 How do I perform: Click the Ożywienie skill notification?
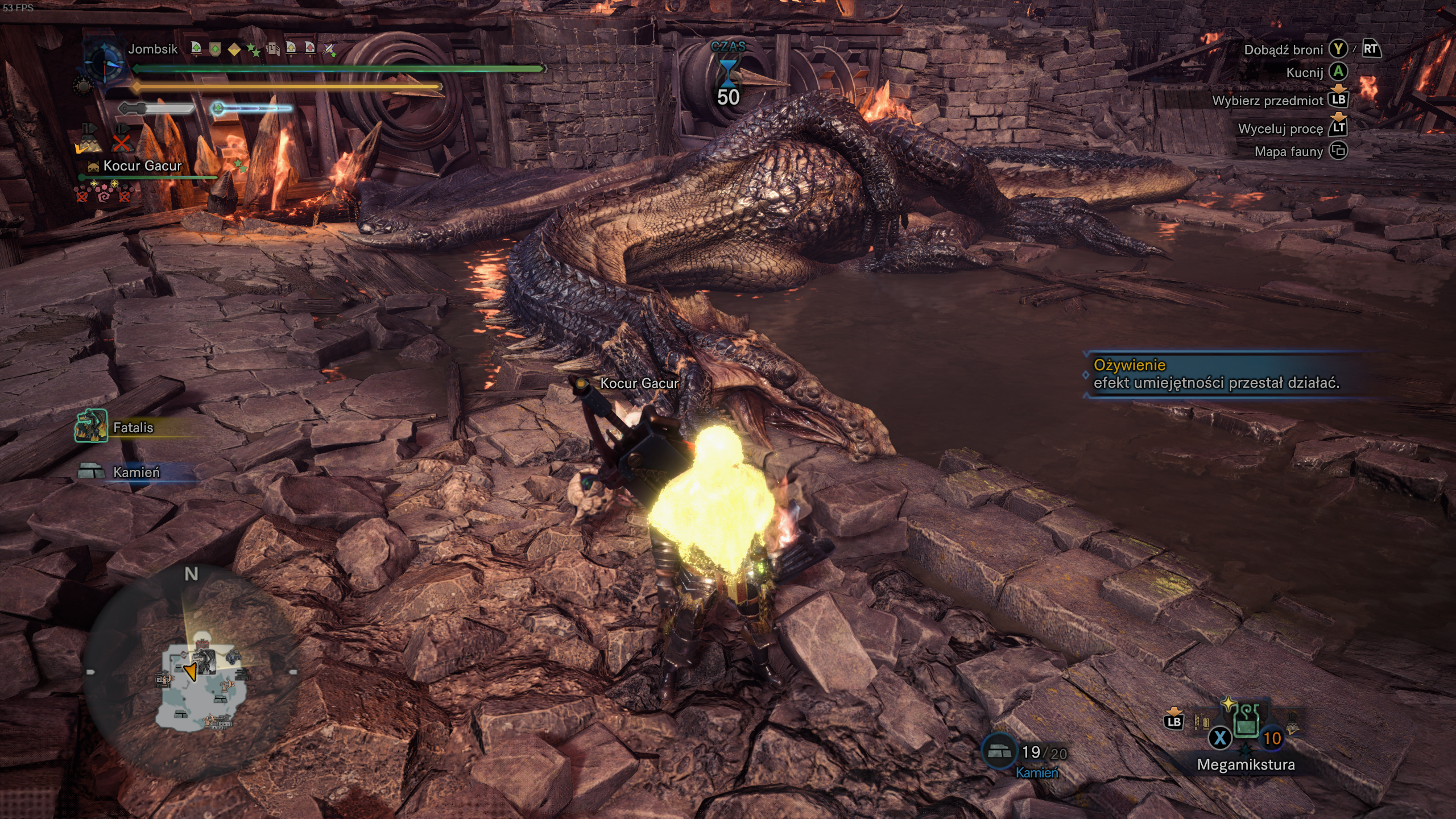click(1216, 374)
